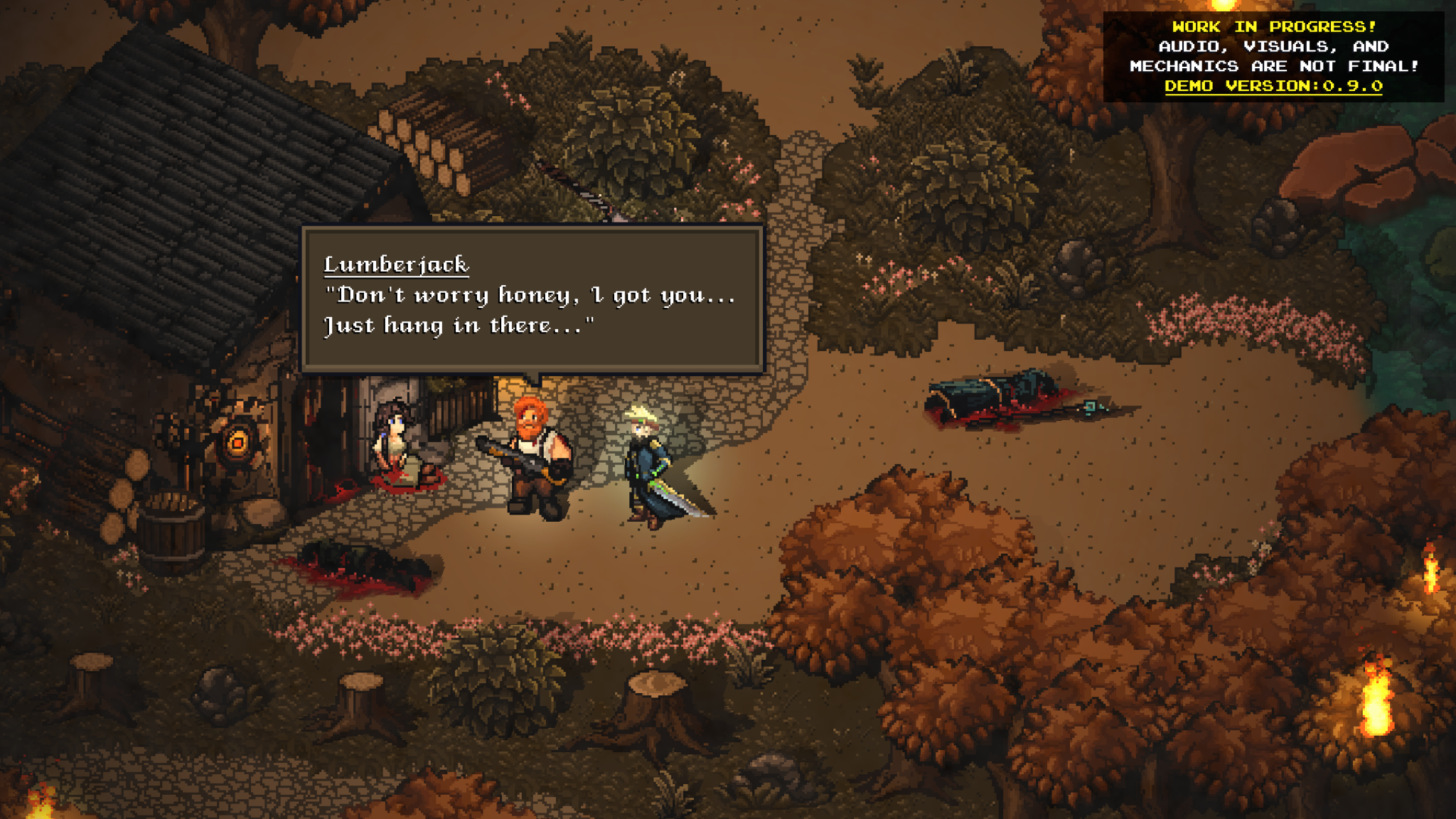
Task: Select the underlined Lumberjack speaker name
Action: point(396,263)
